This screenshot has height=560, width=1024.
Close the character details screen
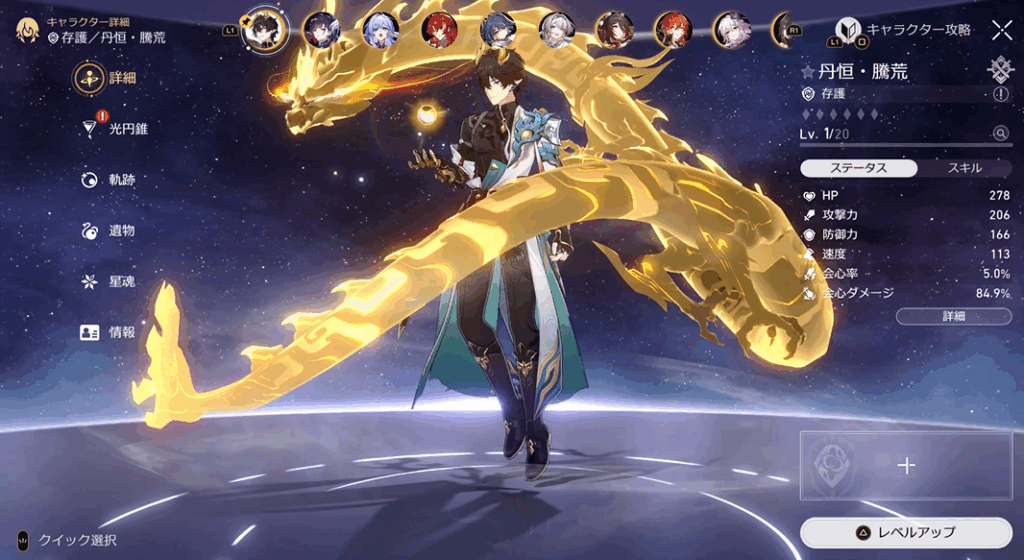click(x=1001, y=30)
